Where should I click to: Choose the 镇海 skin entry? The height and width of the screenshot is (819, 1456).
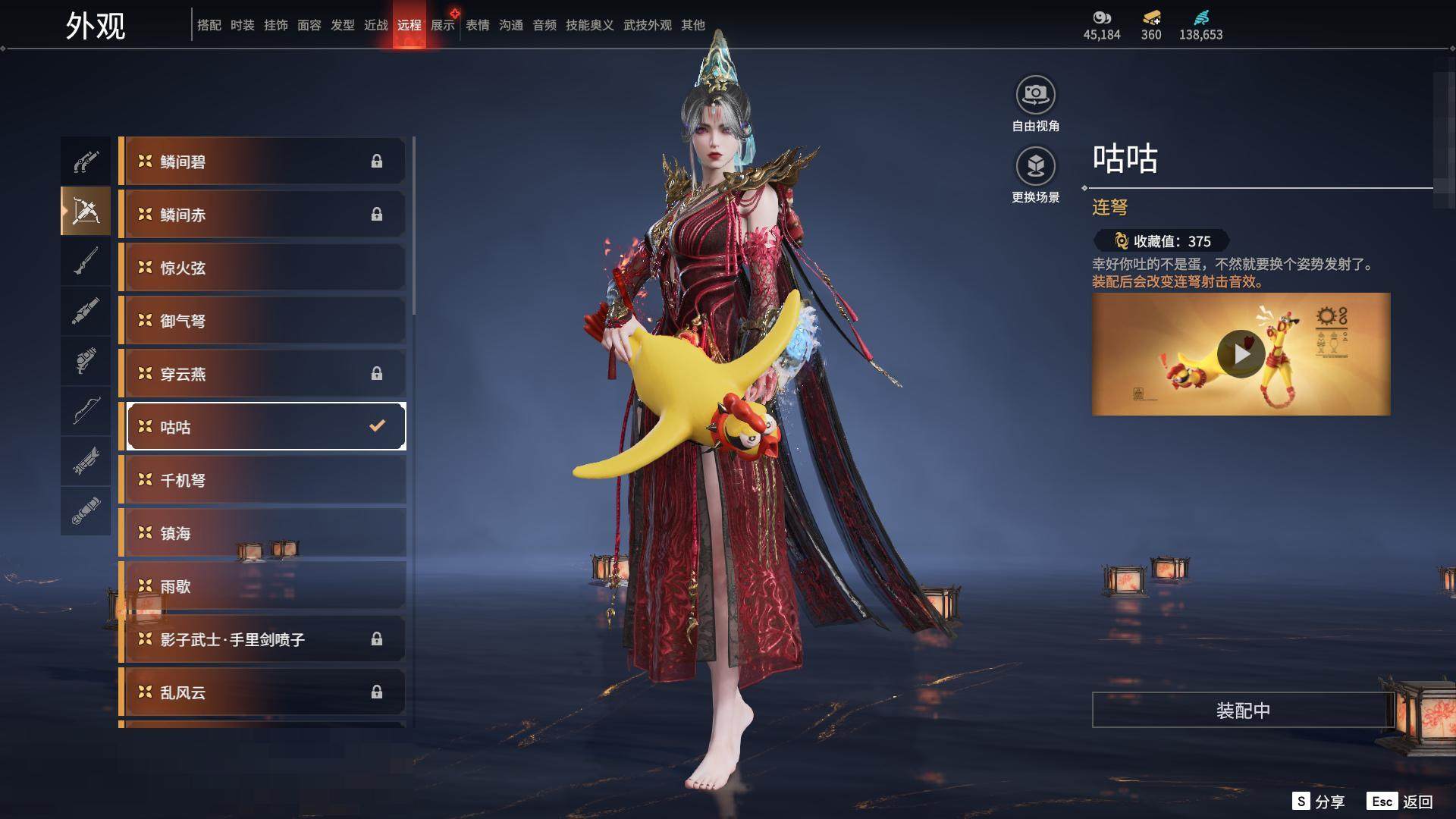(x=262, y=533)
